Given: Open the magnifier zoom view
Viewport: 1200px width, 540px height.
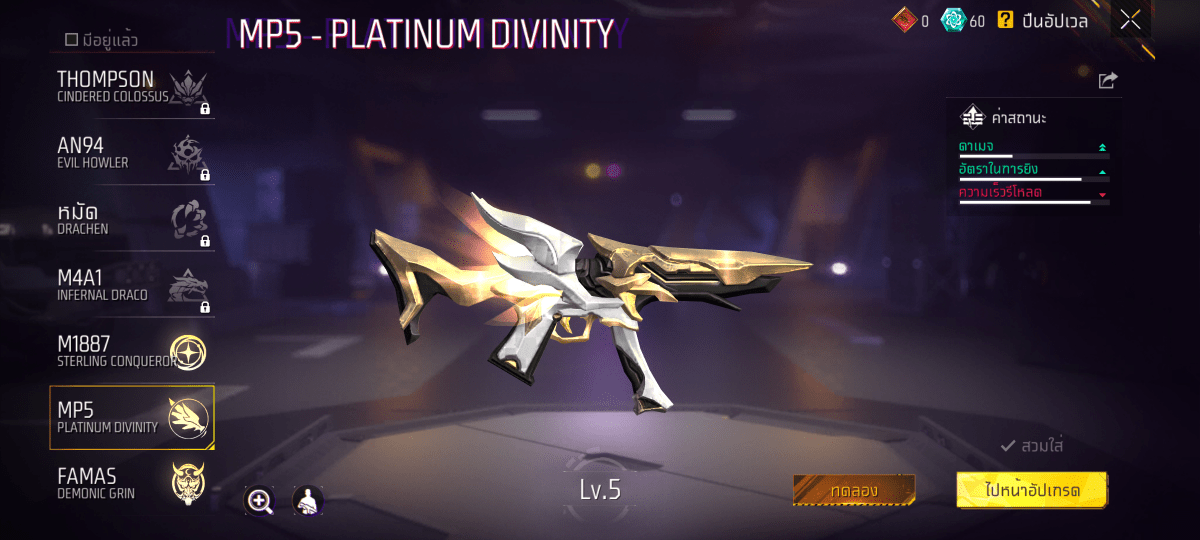Looking at the screenshot, I should pos(260,501).
